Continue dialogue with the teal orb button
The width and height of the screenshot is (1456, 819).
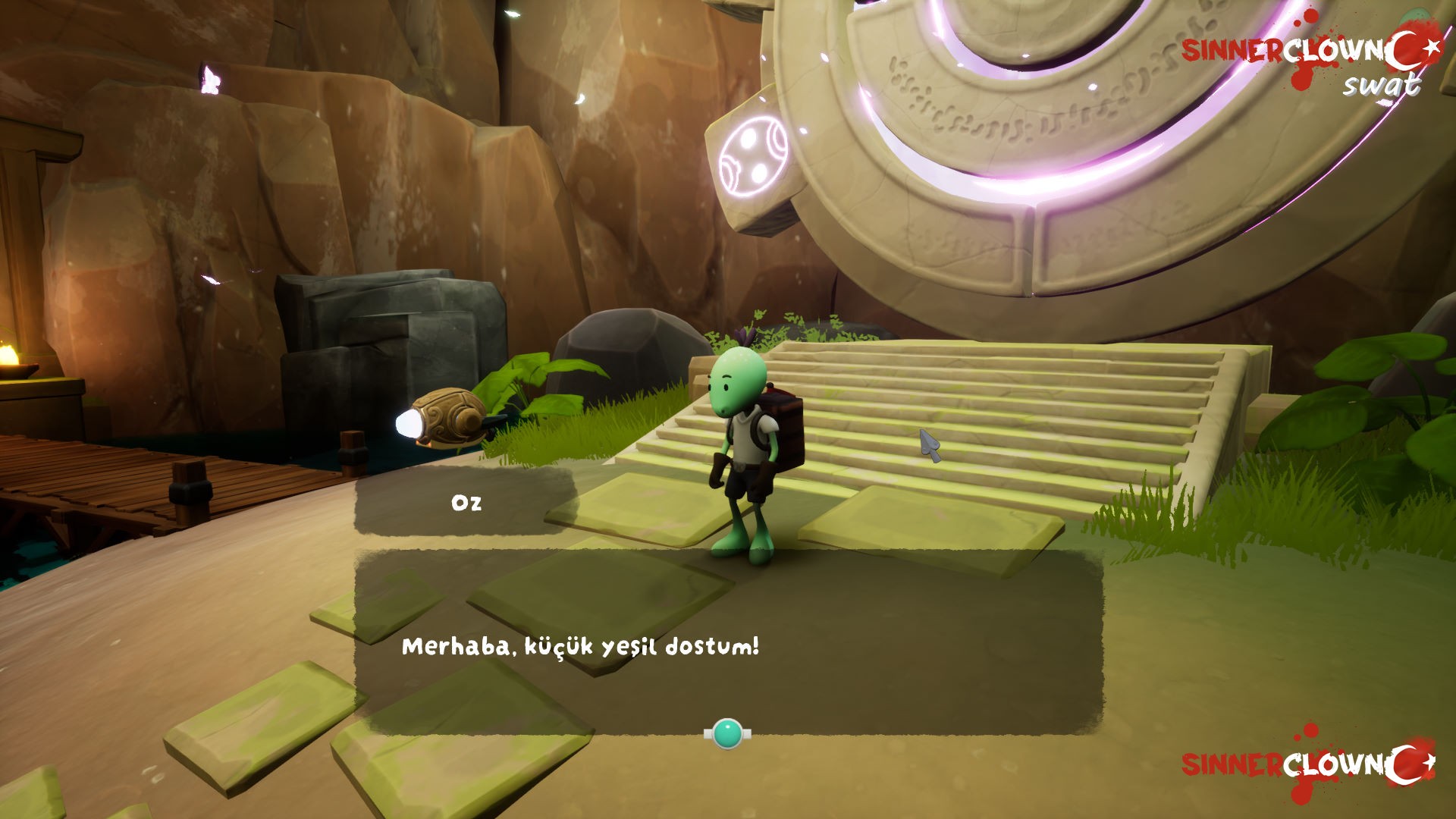(x=727, y=733)
